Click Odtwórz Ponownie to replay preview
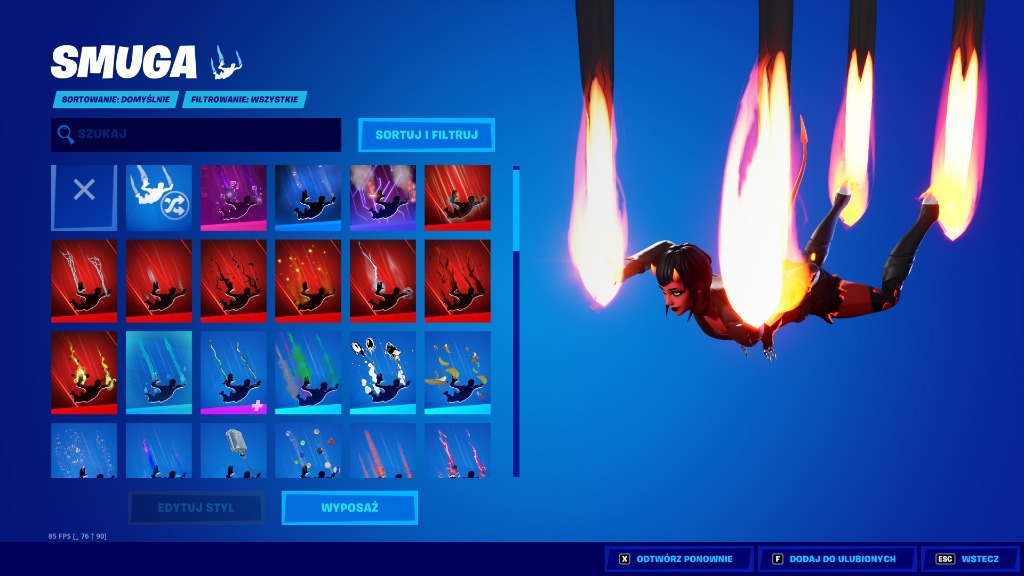 tap(676, 559)
